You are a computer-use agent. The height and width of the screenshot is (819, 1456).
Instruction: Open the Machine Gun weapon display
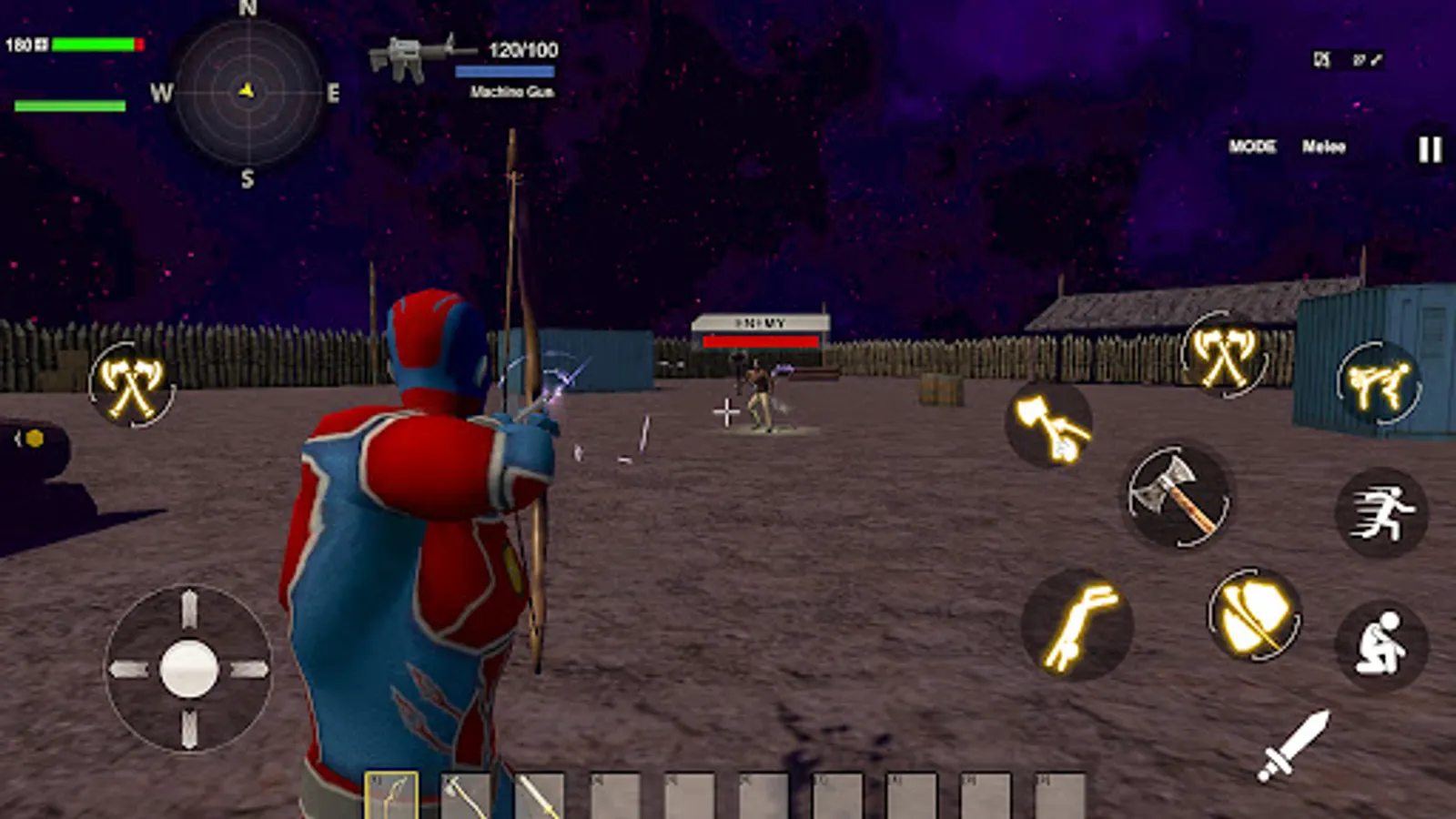pos(419,53)
